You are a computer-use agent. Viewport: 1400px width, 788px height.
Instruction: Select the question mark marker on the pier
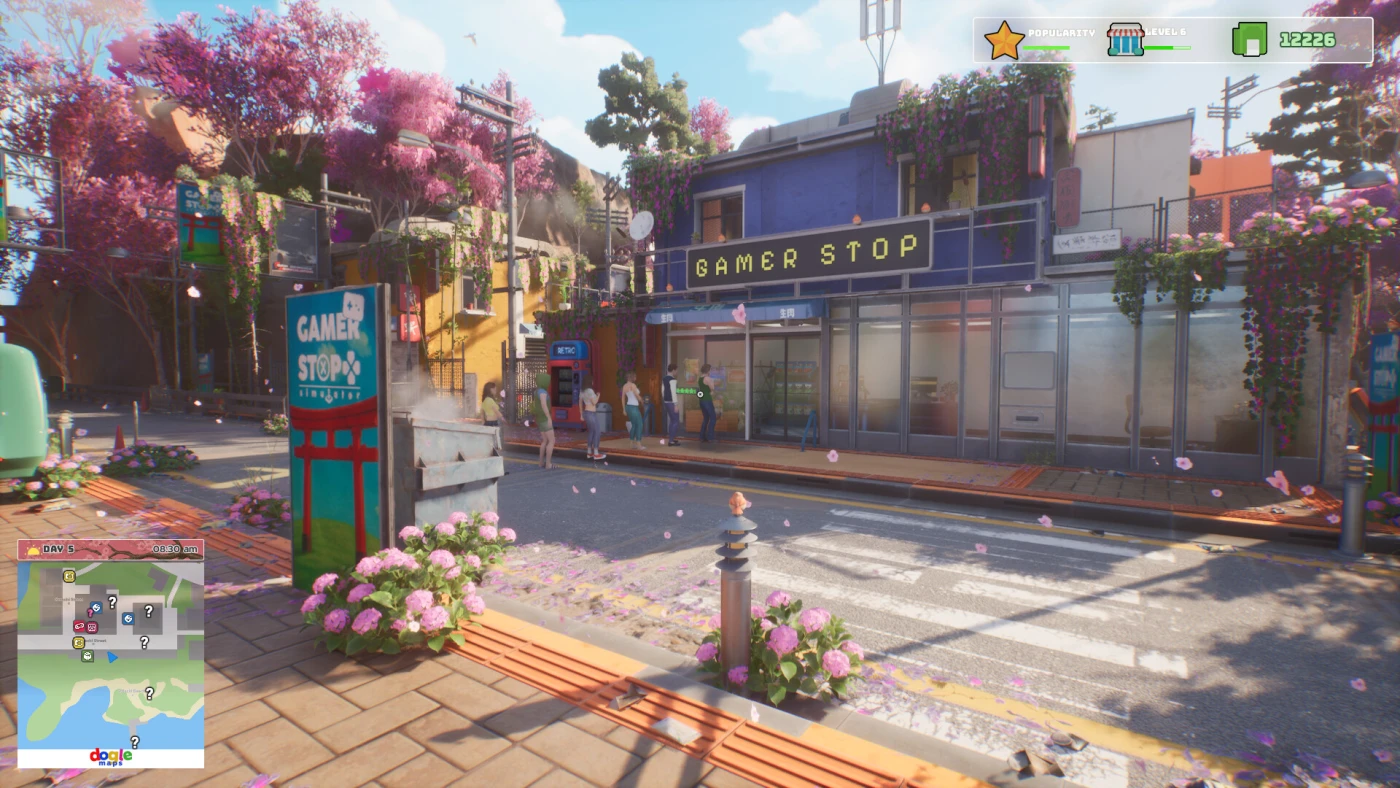click(135, 741)
